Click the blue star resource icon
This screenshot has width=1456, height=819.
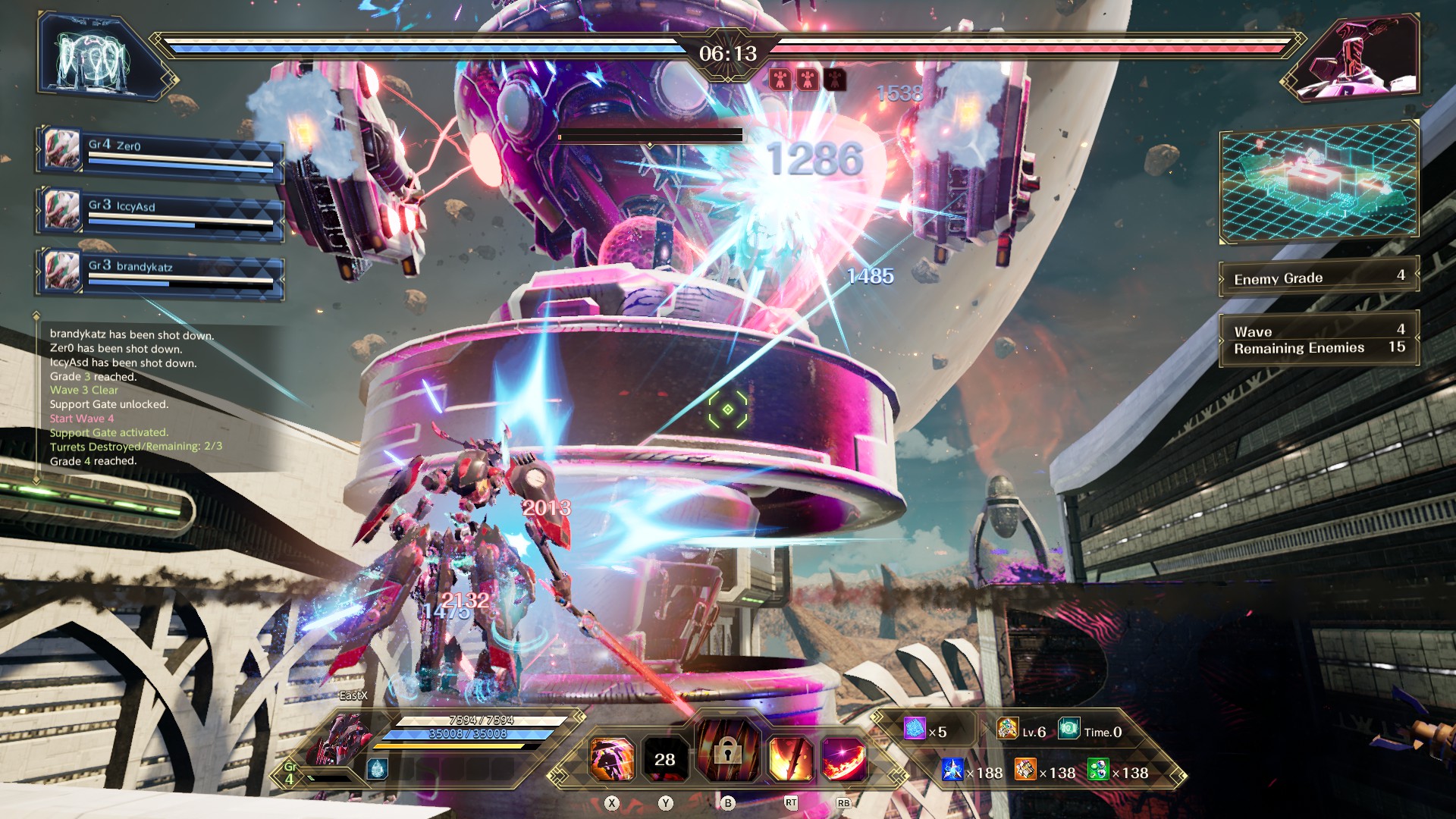pos(952,770)
